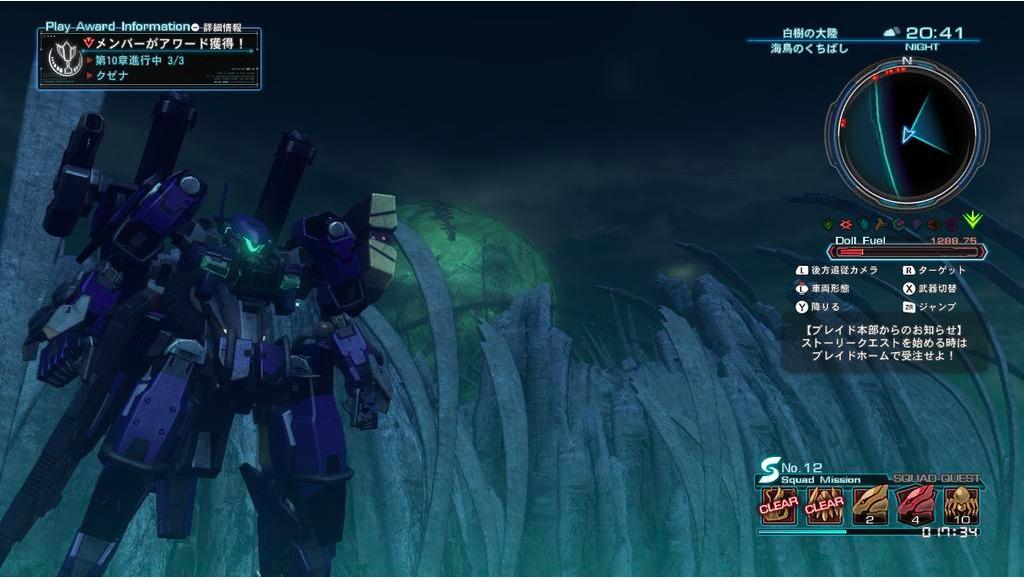The height and width of the screenshot is (578, 1024).
Task: Click the award trophy emblem icon
Action: click(60, 59)
